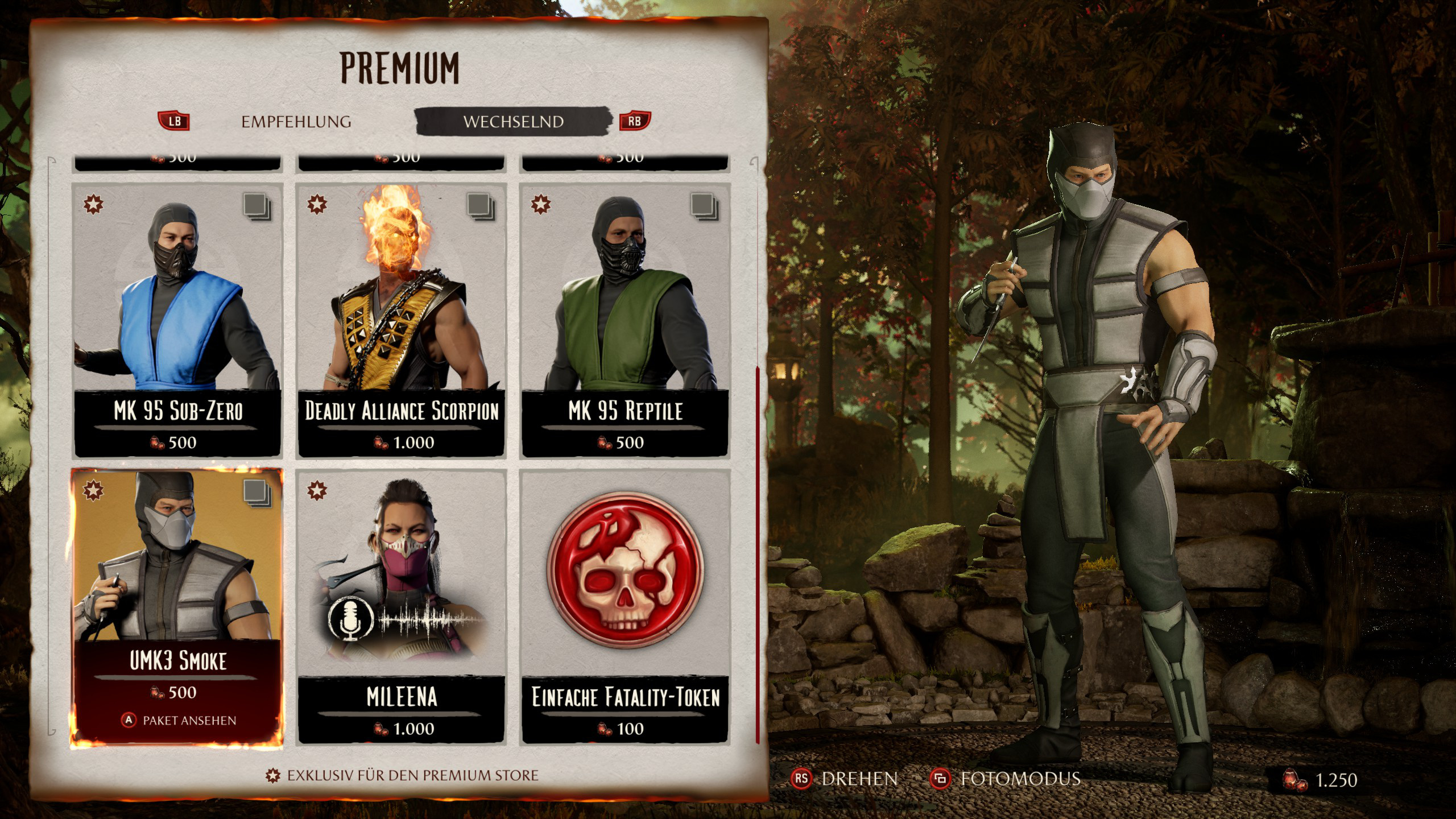Choose the MK 95 Sub-Zero skin

point(177,320)
